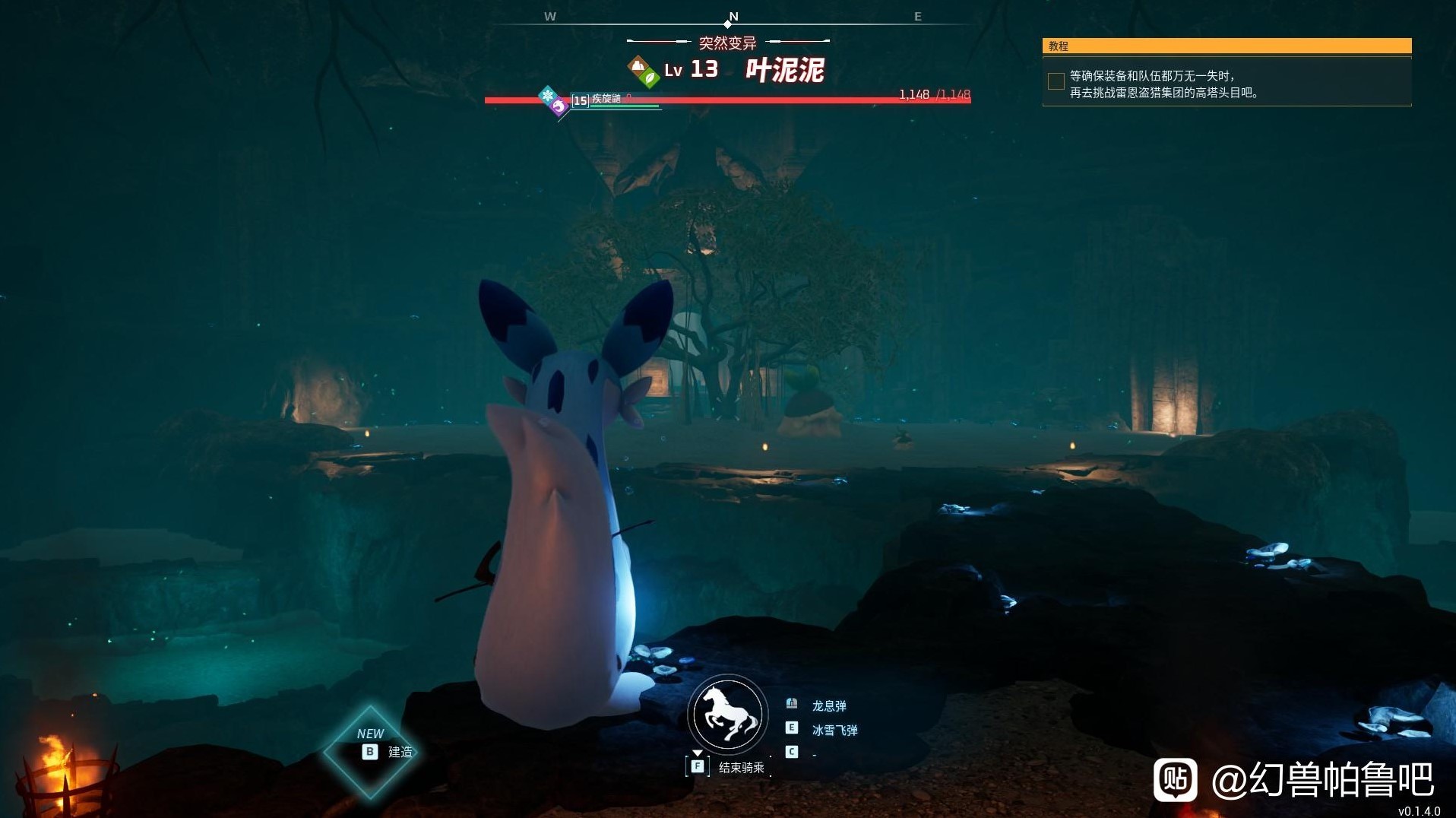The image size is (1456, 818).
Task: Tick the tutorial objective checkbox
Action: [1056, 81]
